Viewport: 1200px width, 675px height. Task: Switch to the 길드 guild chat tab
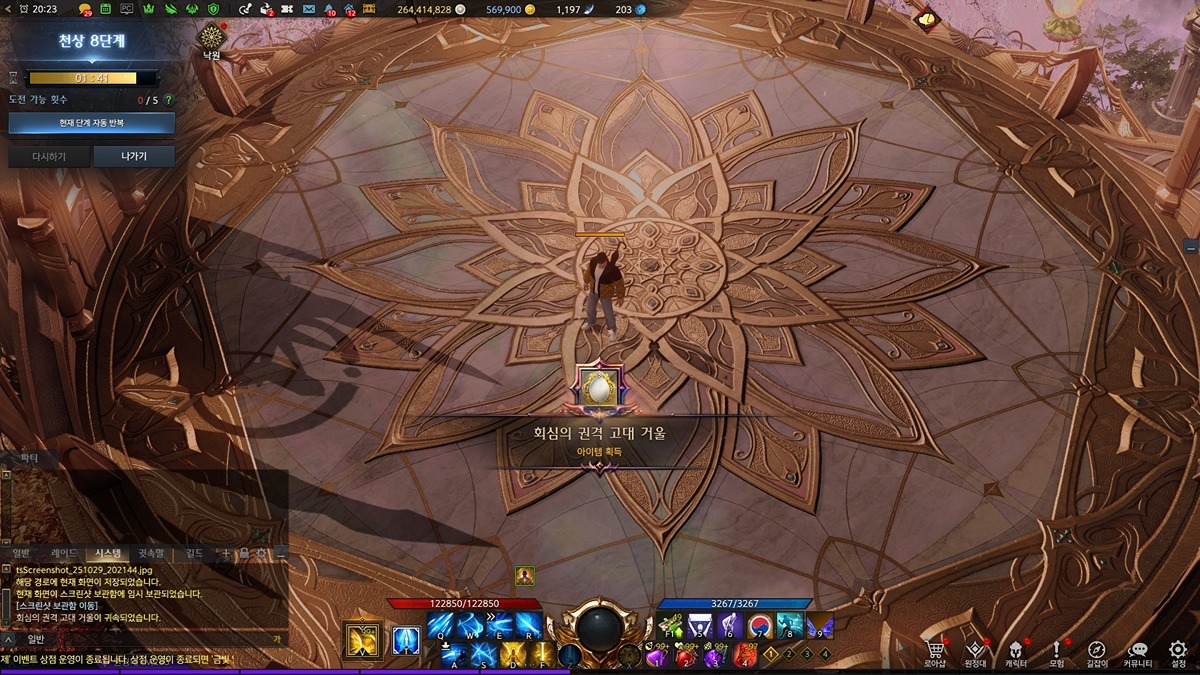[x=194, y=553]
